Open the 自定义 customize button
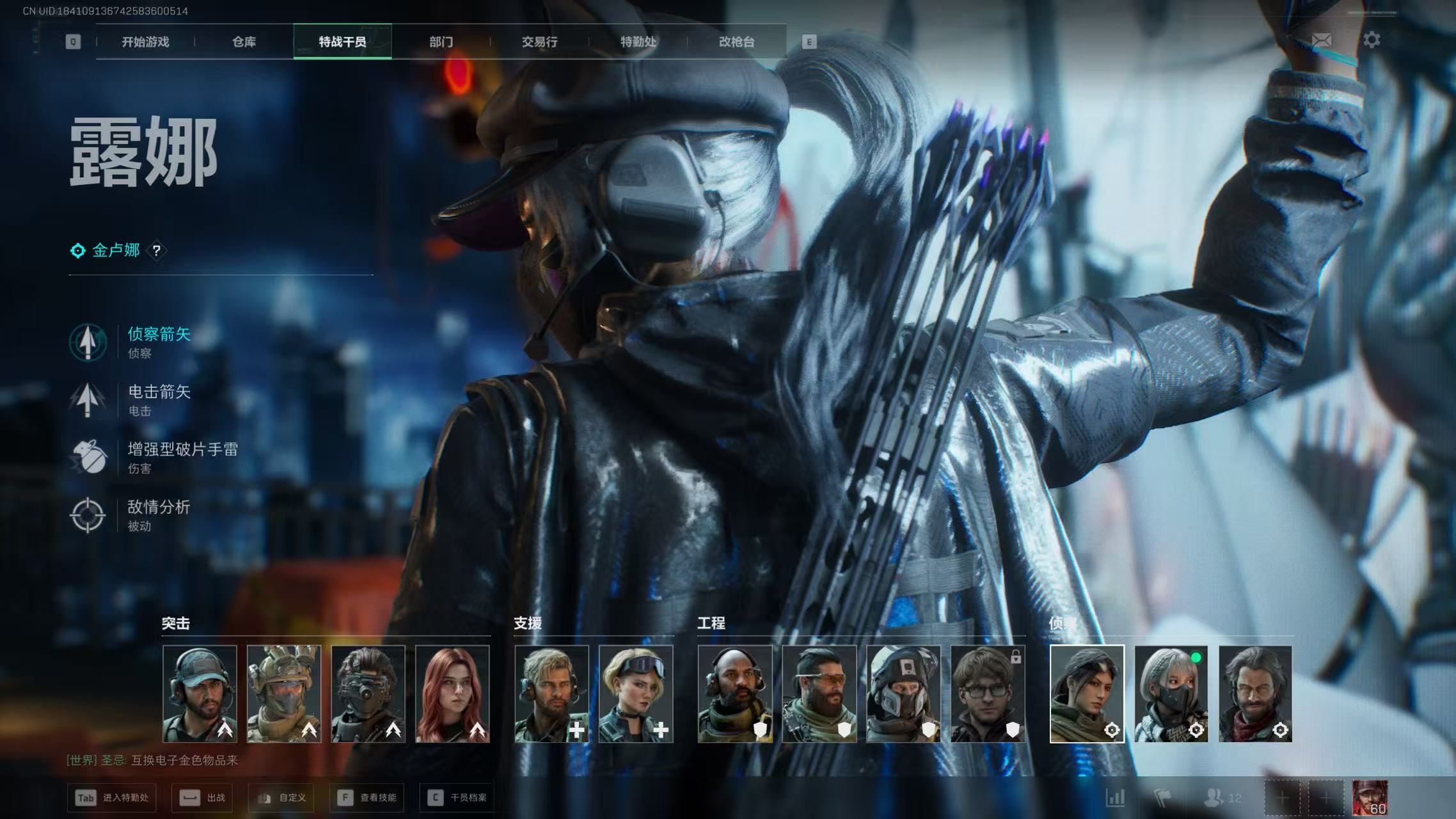This screenshot has height=819, width=1456. [x=282, y=798]
